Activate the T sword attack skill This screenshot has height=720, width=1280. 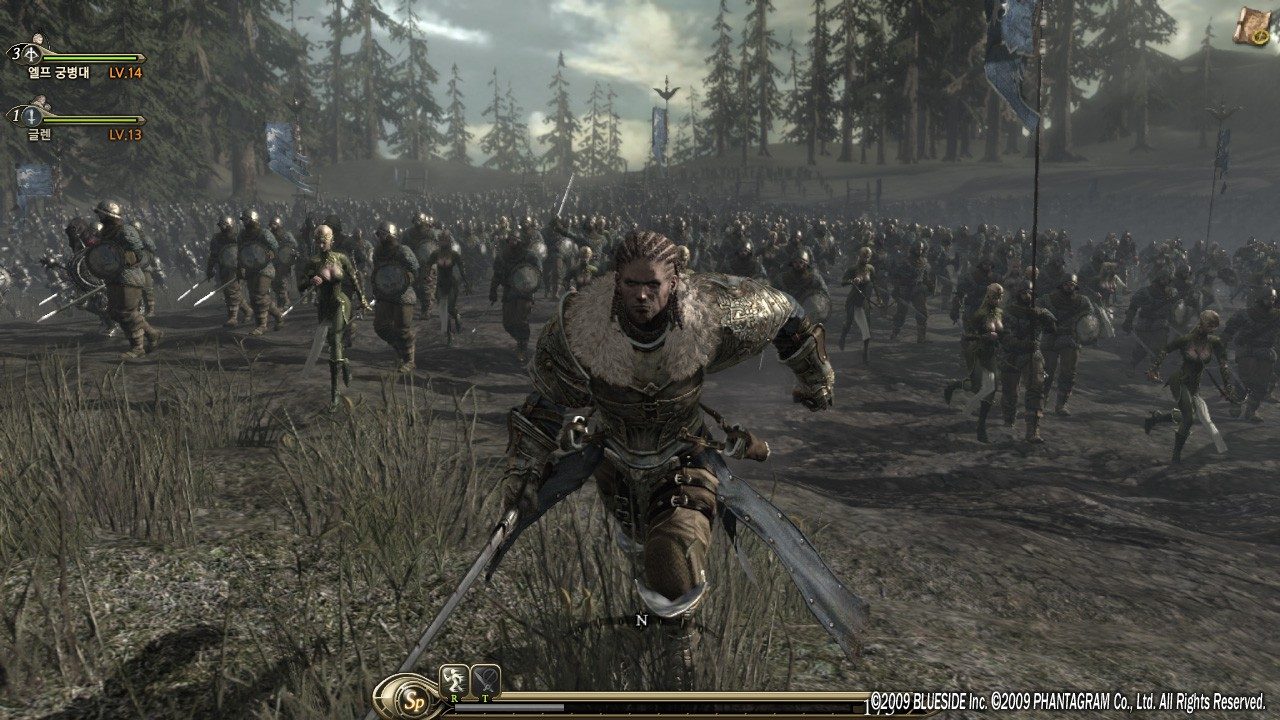point(486,681)
